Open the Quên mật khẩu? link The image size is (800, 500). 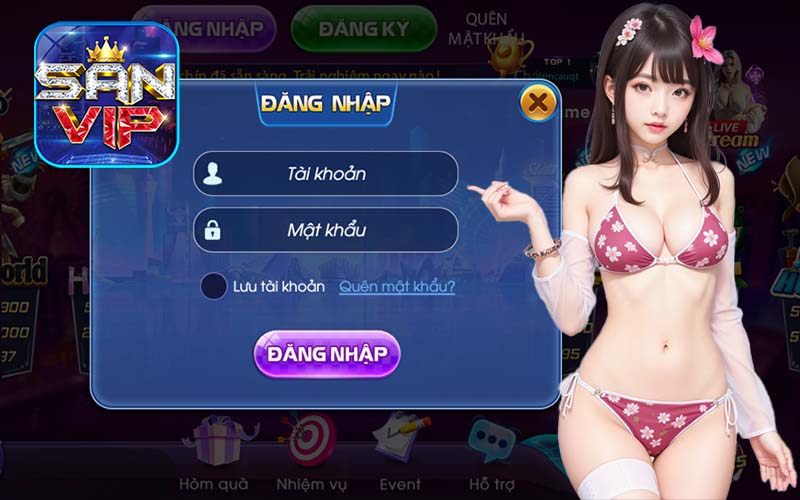(x=397, y=287)
